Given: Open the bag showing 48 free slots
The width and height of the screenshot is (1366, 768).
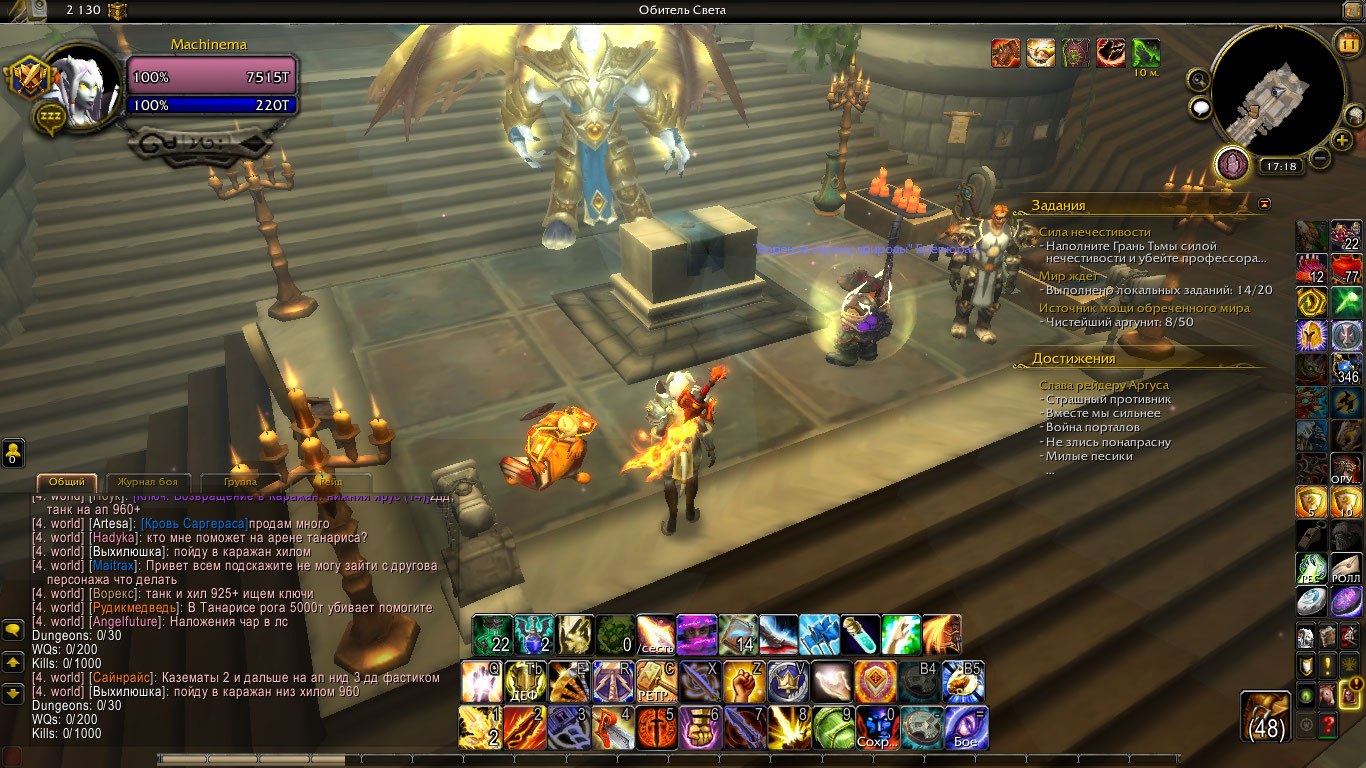Looking at the screenshot, I should coord(1267,717).
